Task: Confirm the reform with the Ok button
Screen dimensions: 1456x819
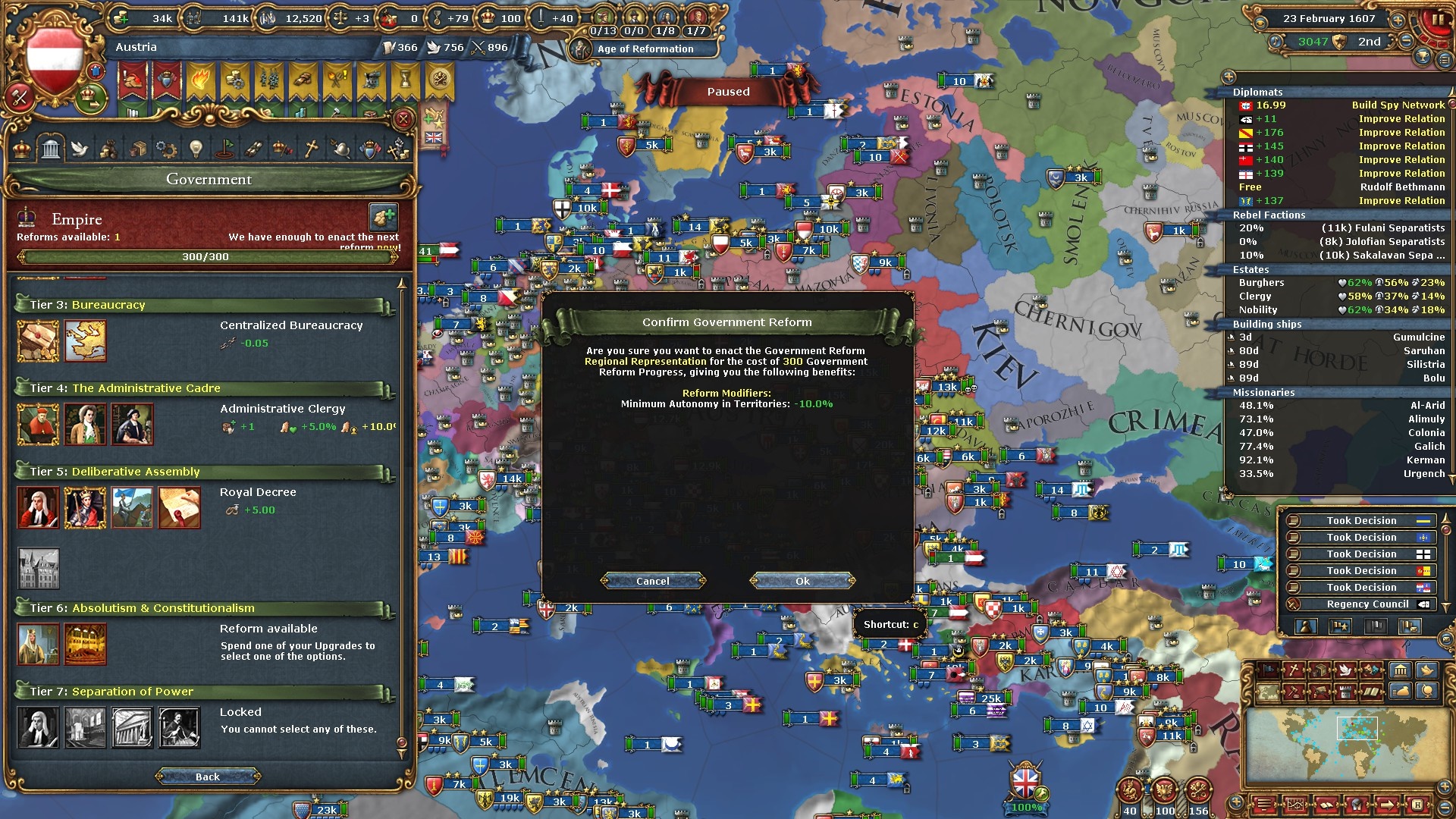Action: [802, 581]
